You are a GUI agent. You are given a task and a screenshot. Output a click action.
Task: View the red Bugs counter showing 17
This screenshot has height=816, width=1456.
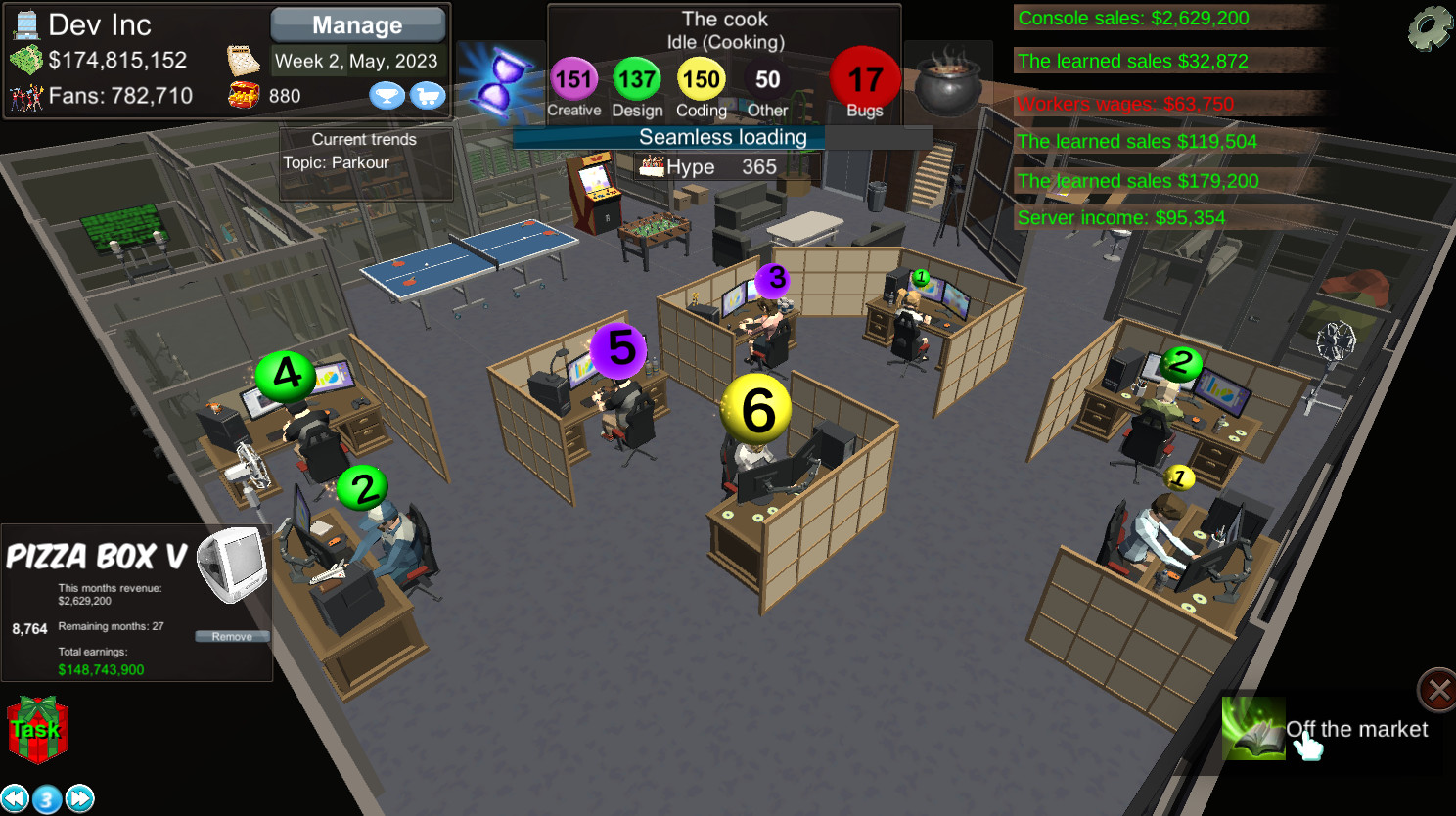point(863,79)
